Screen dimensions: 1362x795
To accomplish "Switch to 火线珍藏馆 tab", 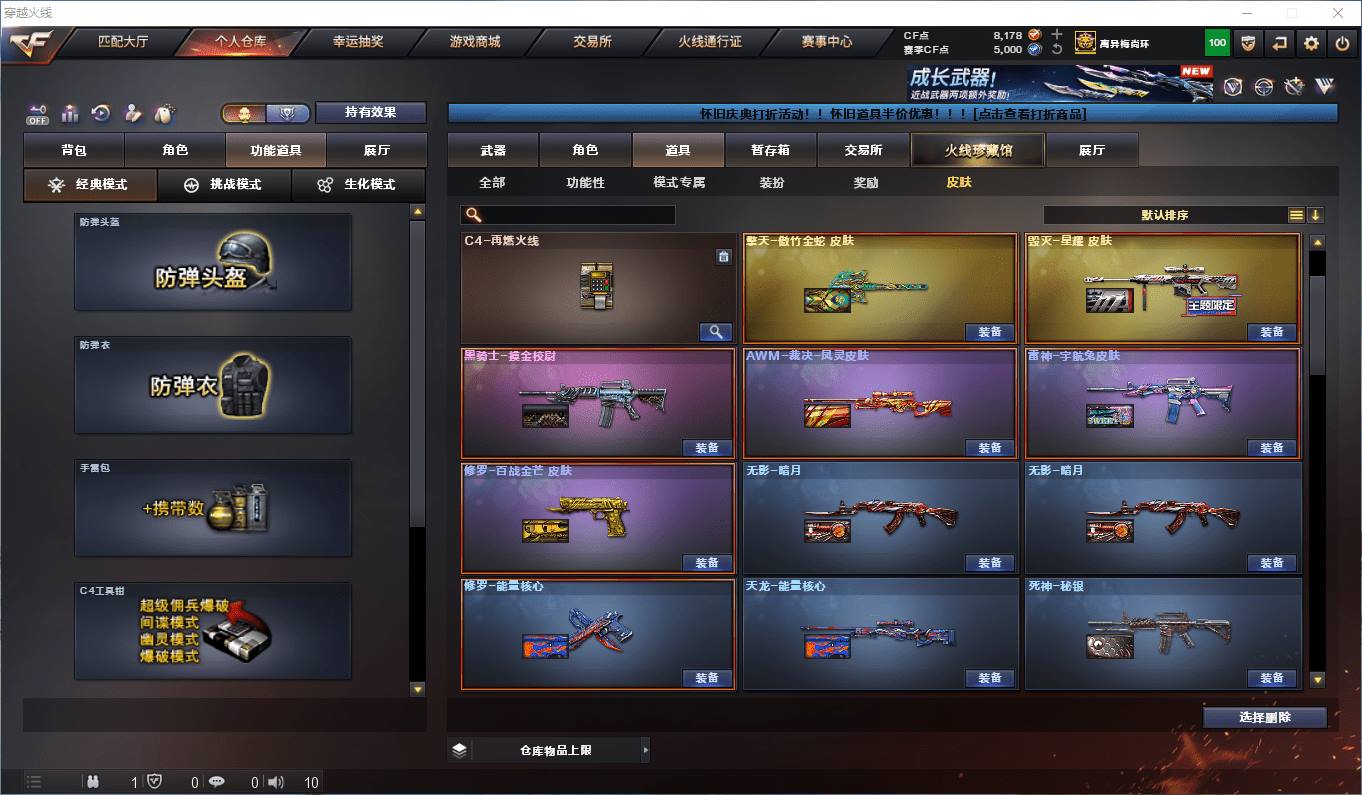I will click(977, 150).
